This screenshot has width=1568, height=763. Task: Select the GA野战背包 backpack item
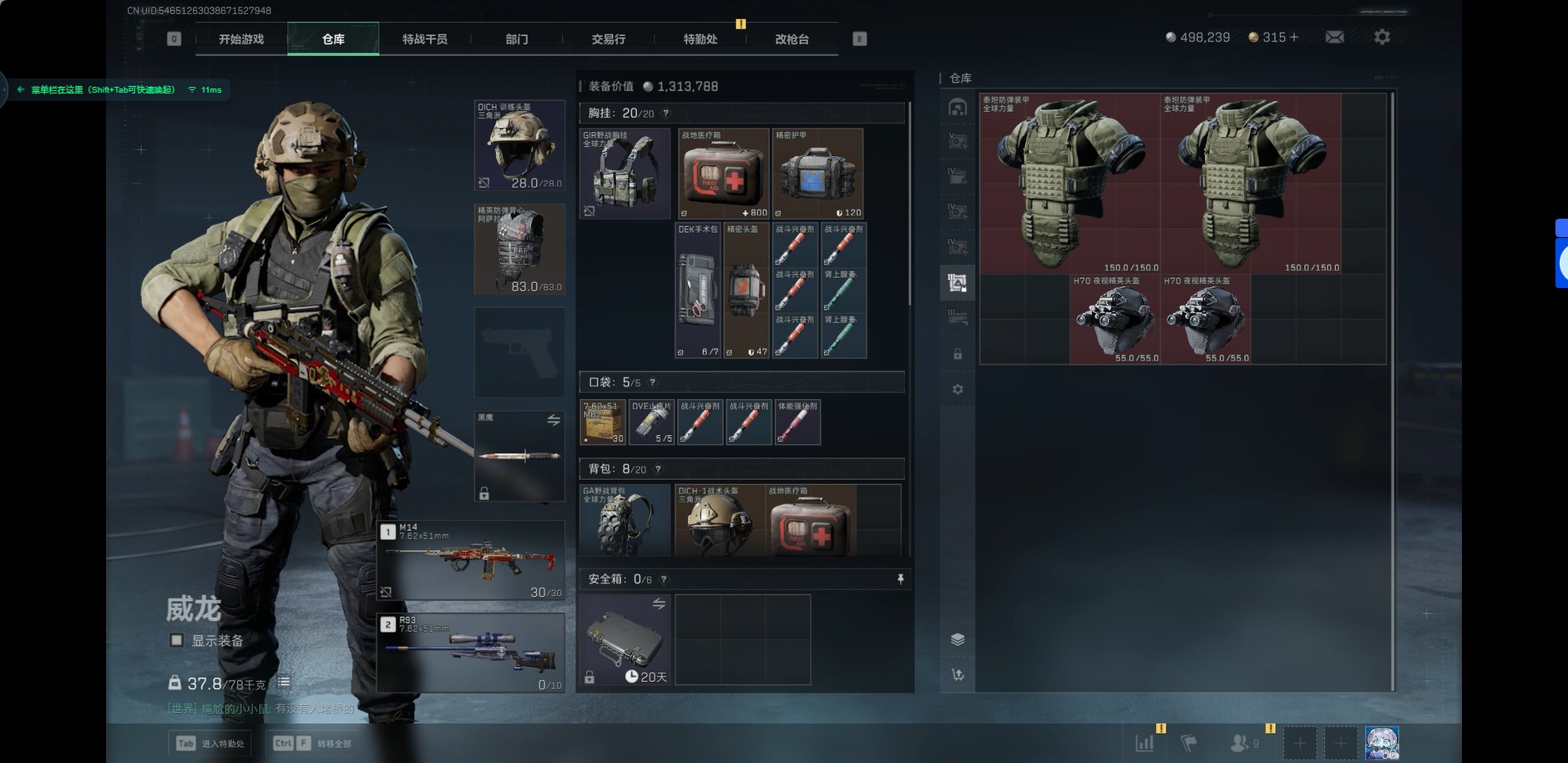tap(625, 520)
